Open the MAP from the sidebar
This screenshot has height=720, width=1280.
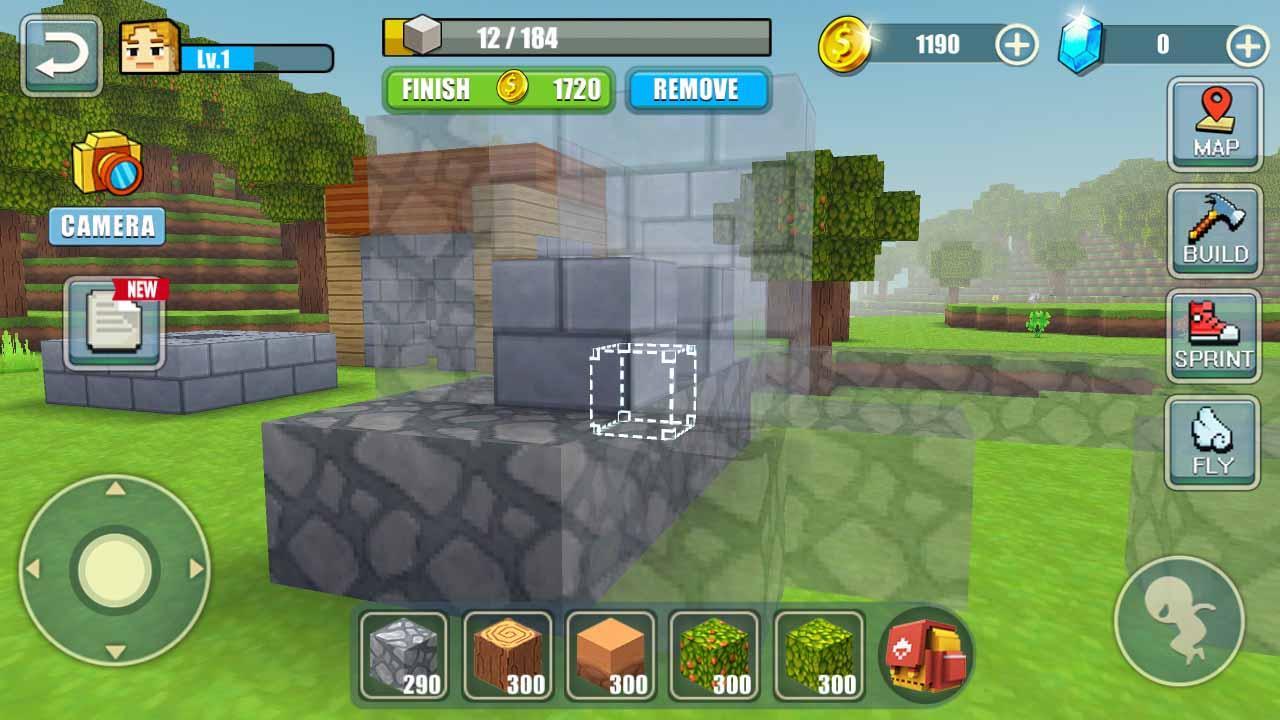point(1213,122)
